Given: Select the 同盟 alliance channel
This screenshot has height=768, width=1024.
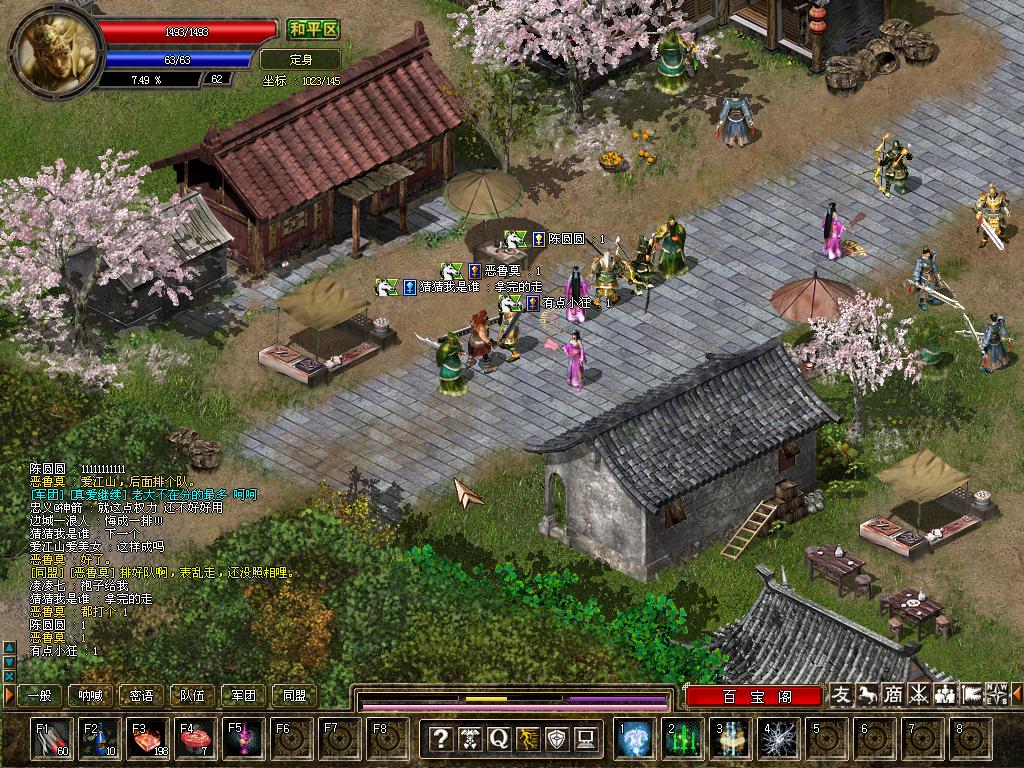Looking at the screenshot, I should pyautogui.click(x=295, y=695).
